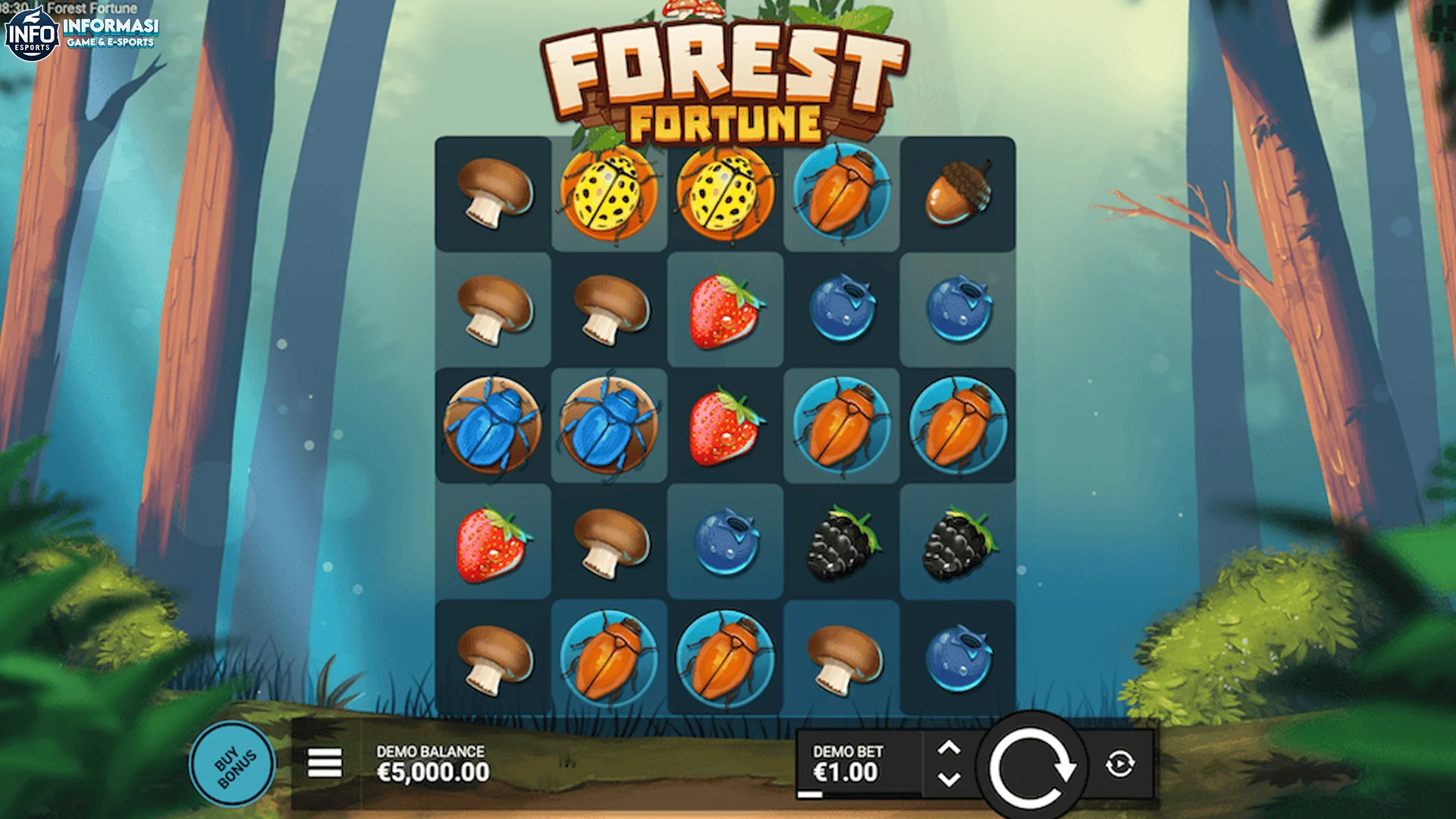Select the acorn symbol on the top reel
The width and height of the screenshot is (1456, 819).
pos(956,193)
